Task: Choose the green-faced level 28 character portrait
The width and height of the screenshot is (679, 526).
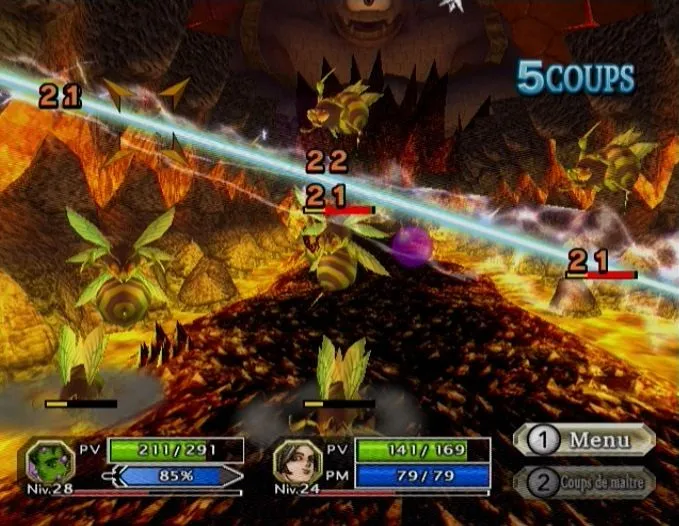Action: [x=48, y=462]
